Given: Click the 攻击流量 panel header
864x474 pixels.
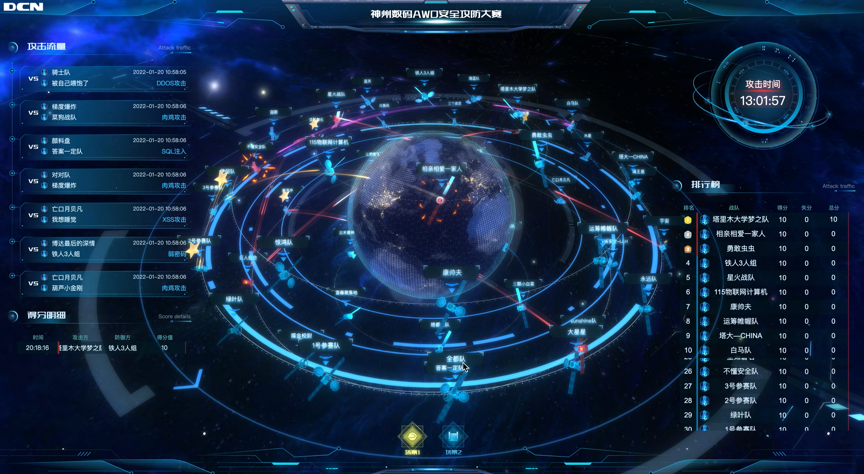Looking at the screenshot, I should coord(47,47).
